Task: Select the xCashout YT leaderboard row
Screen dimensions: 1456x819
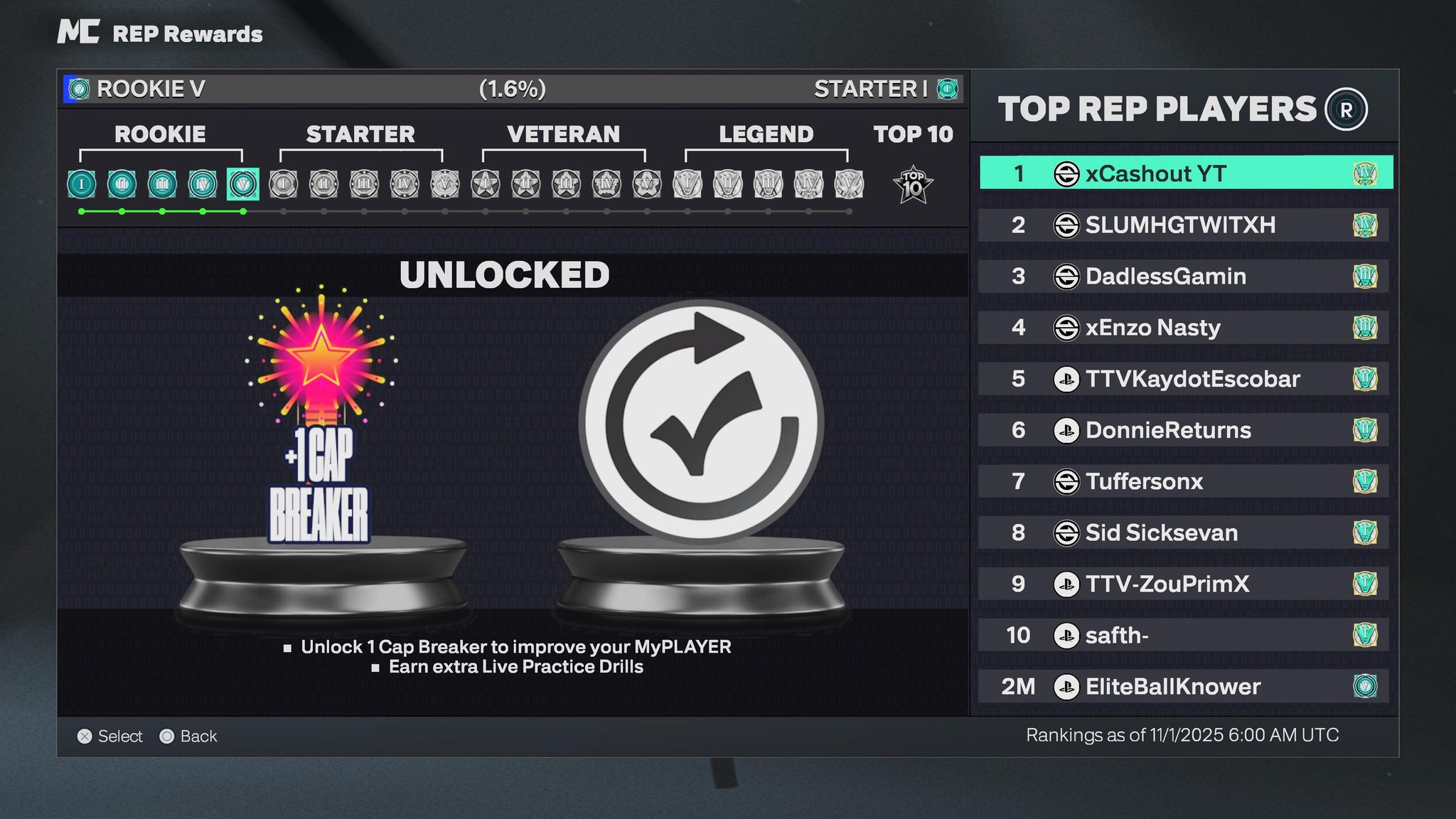Action: pyautogui.click(x=1185, y=173)
